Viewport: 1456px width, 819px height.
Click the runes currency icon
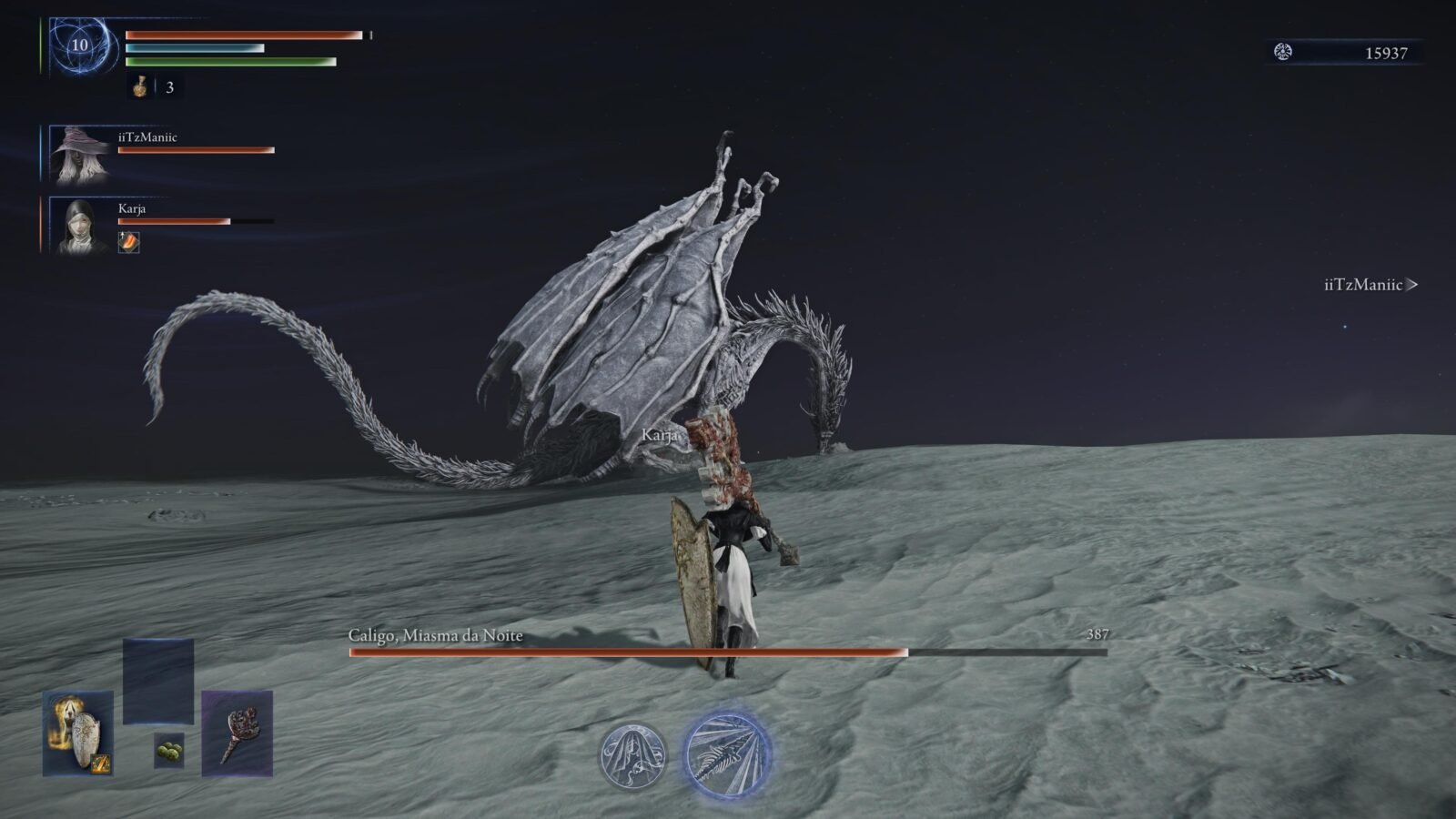tap(1283, 52)
